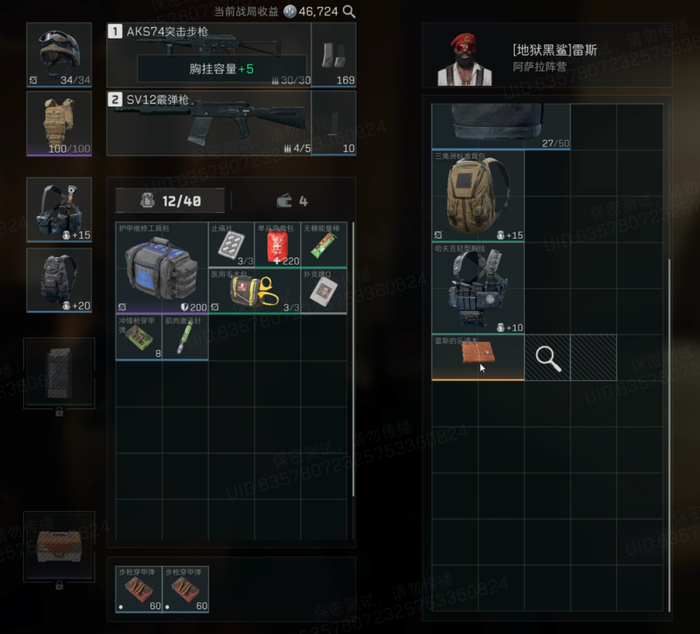This screenshot has width=700, height=634.
Task: Select the red first aid kit
Action: click(277, 244)
